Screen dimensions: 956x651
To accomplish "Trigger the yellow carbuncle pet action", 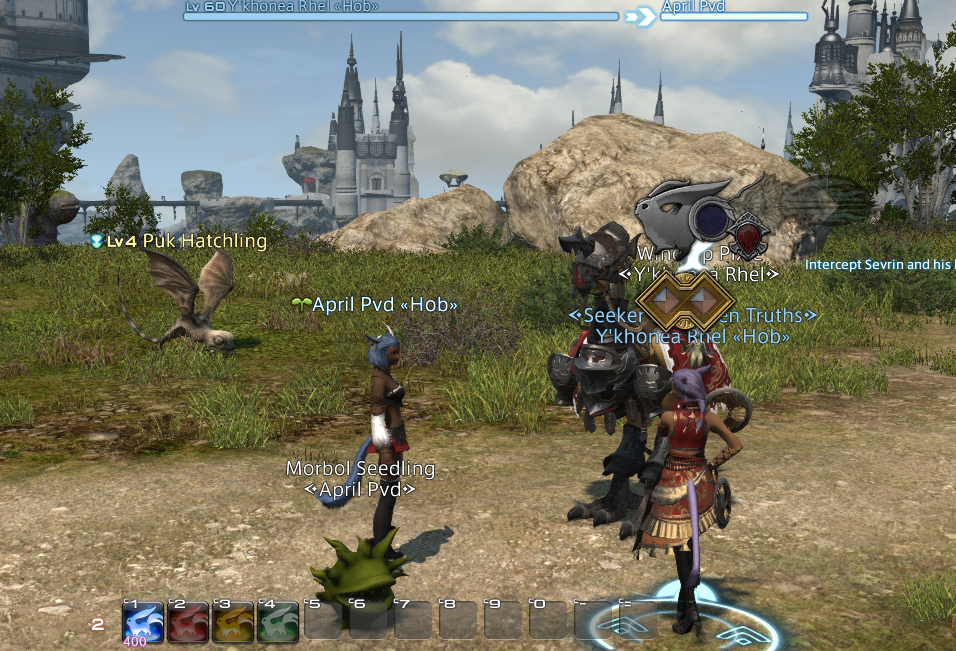I will pos(233,621).
